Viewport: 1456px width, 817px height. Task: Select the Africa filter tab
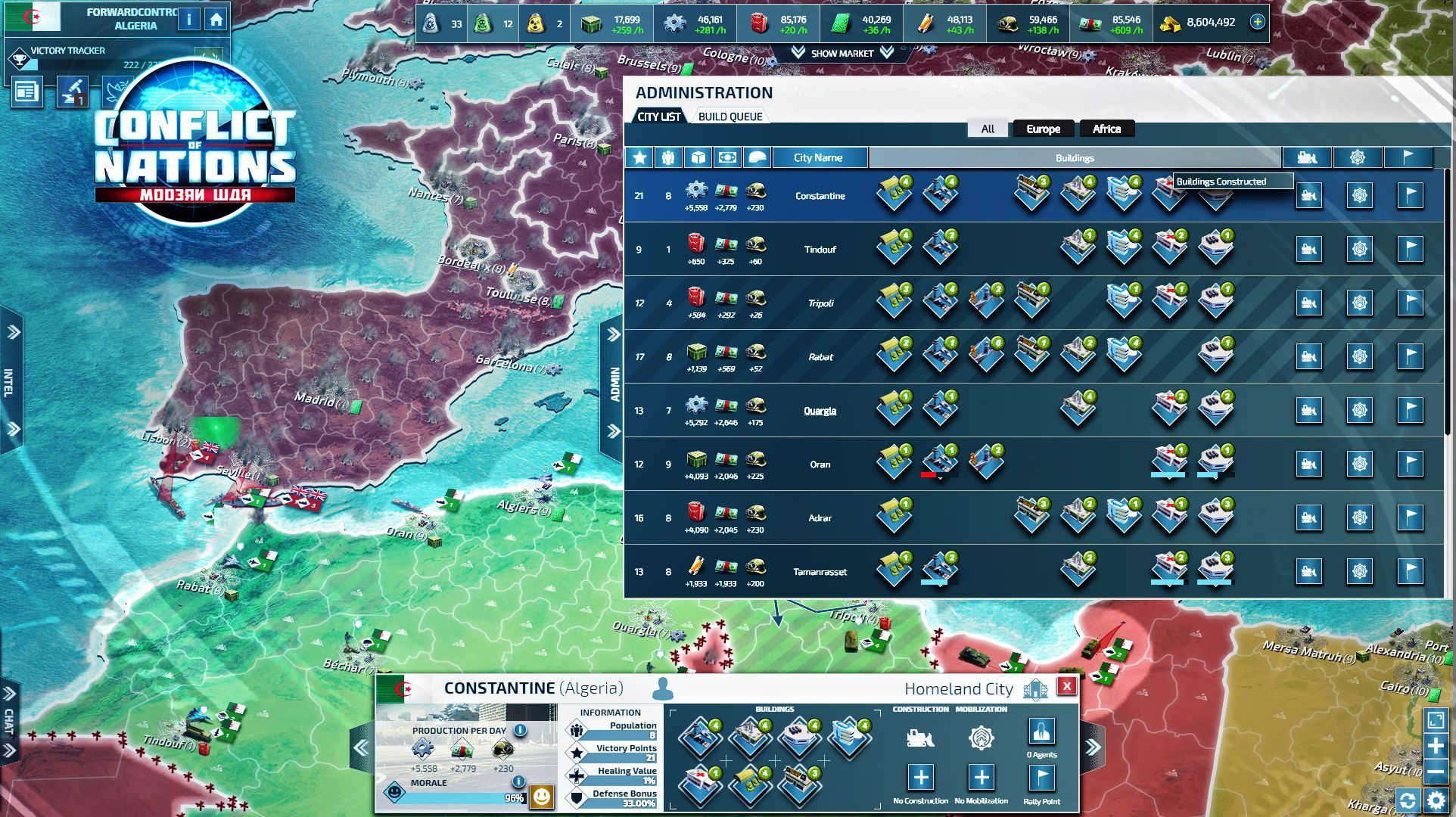point(1106,129)
